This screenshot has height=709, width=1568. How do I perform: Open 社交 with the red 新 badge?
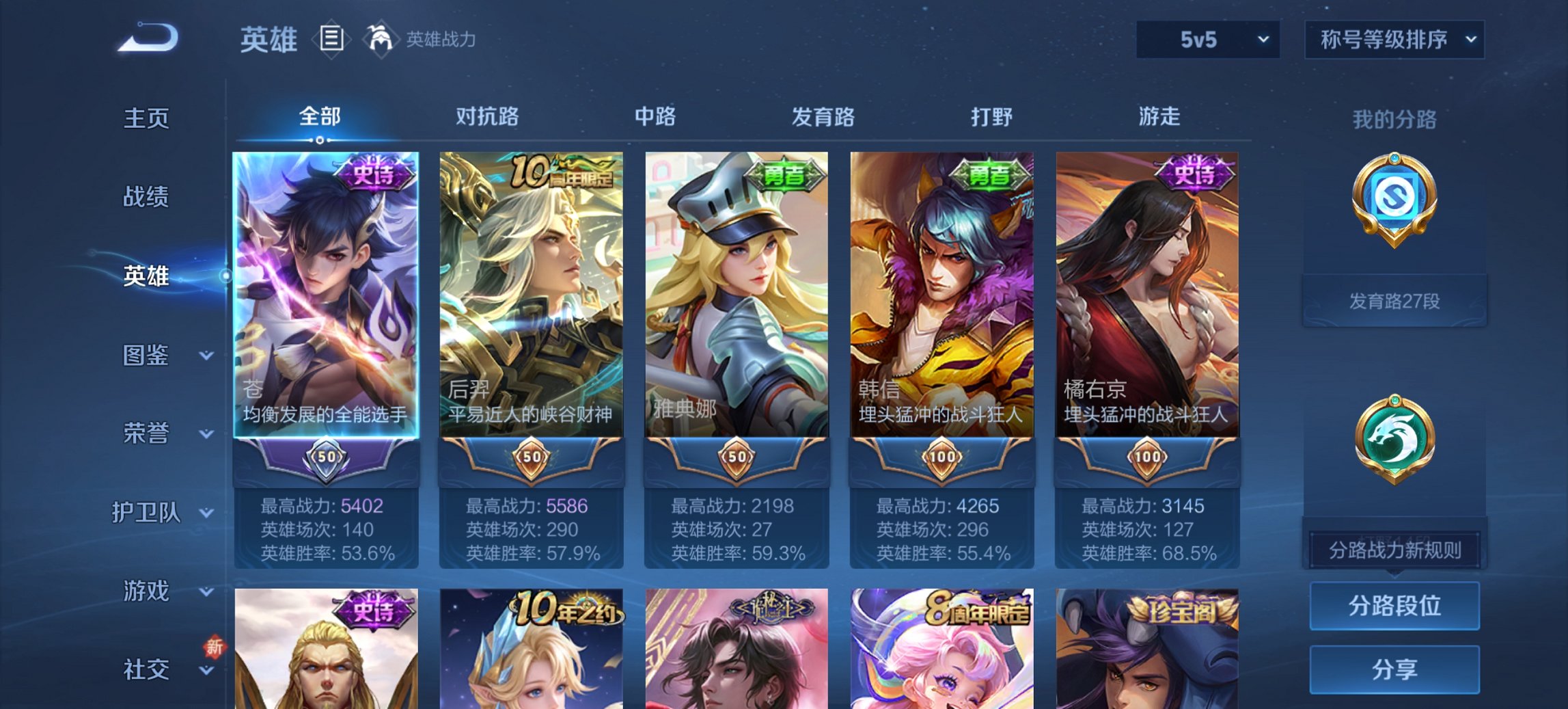tap(147, 670)
